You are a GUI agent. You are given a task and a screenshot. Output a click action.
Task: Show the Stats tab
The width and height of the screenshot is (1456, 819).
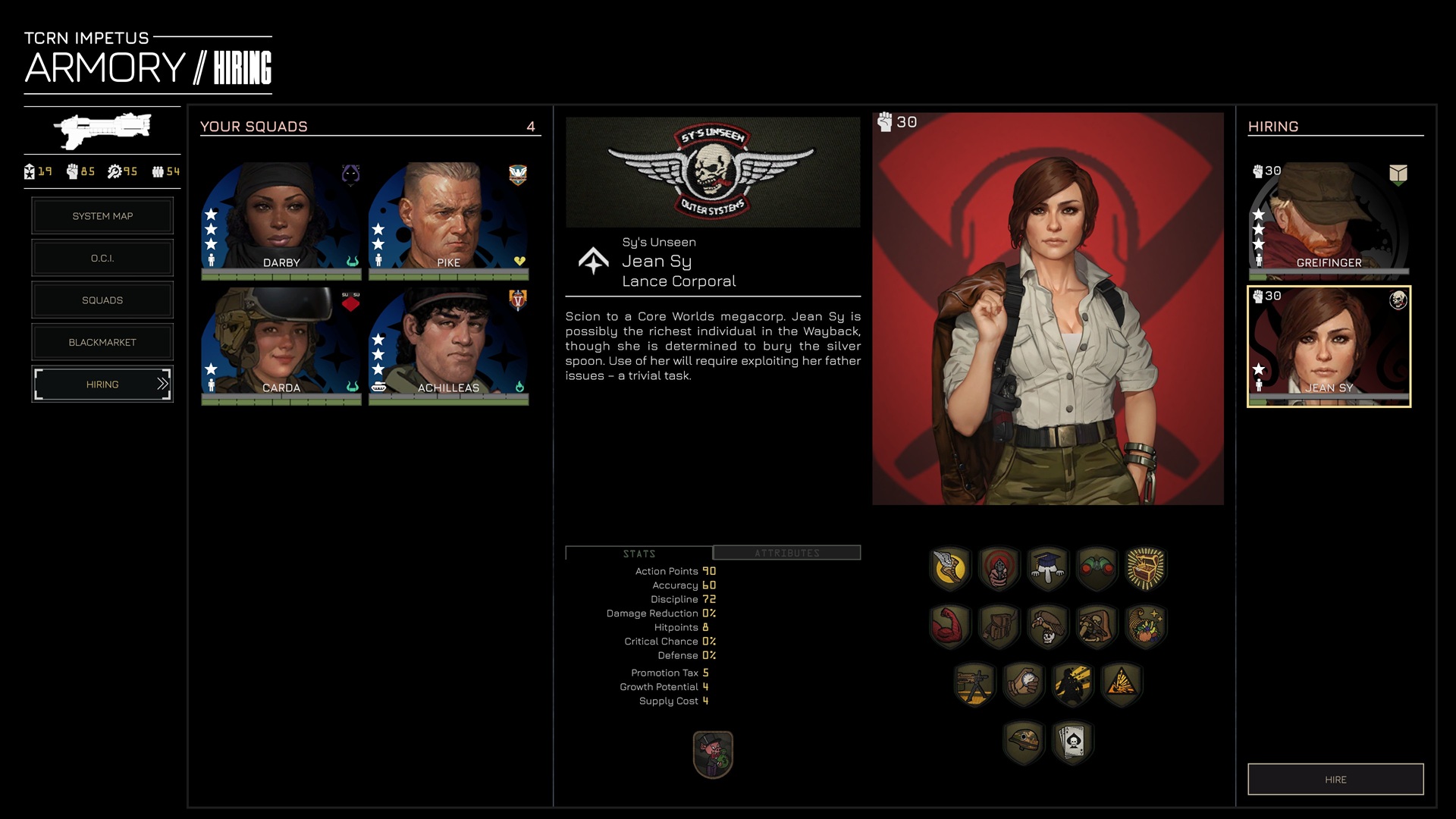pos(639,554)
